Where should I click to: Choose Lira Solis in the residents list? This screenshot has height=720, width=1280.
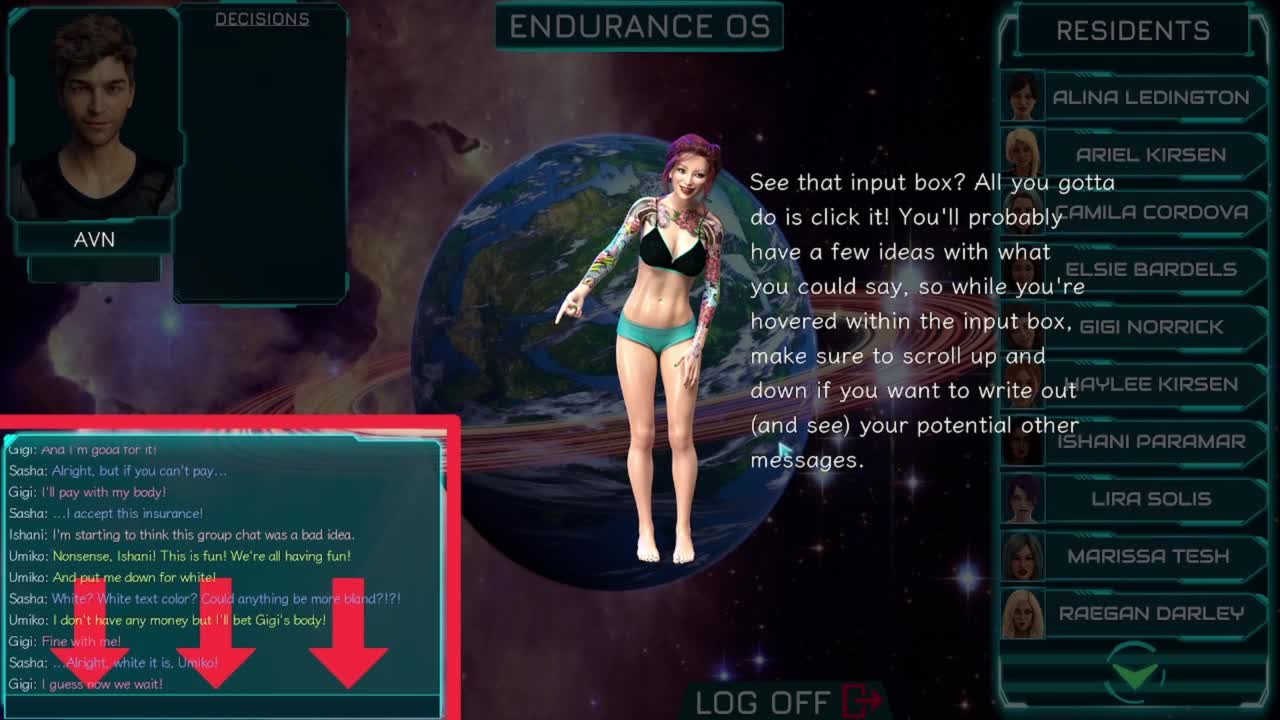pos(1150,499)
